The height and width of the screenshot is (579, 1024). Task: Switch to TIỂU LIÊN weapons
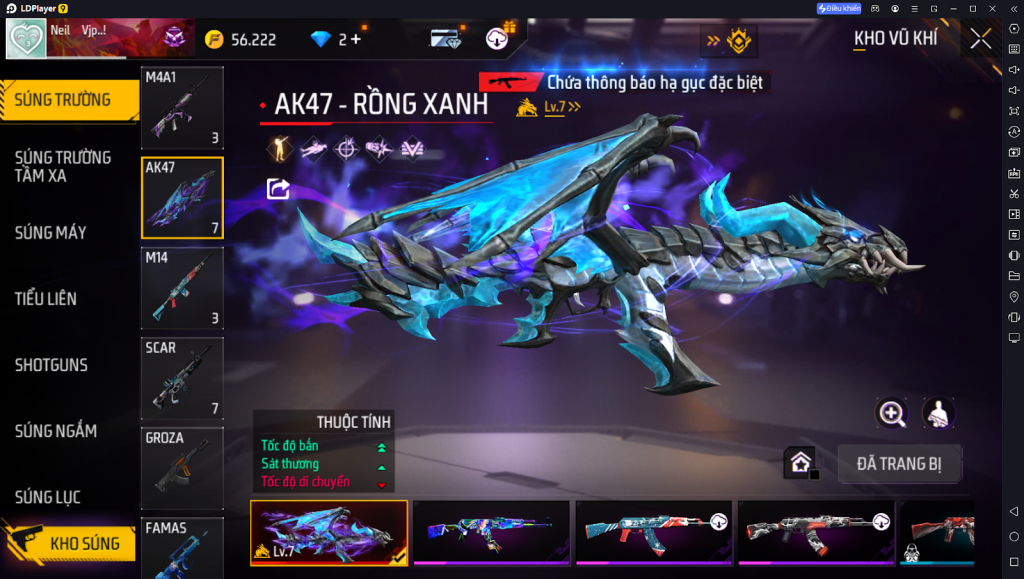[x=46, y=299]
